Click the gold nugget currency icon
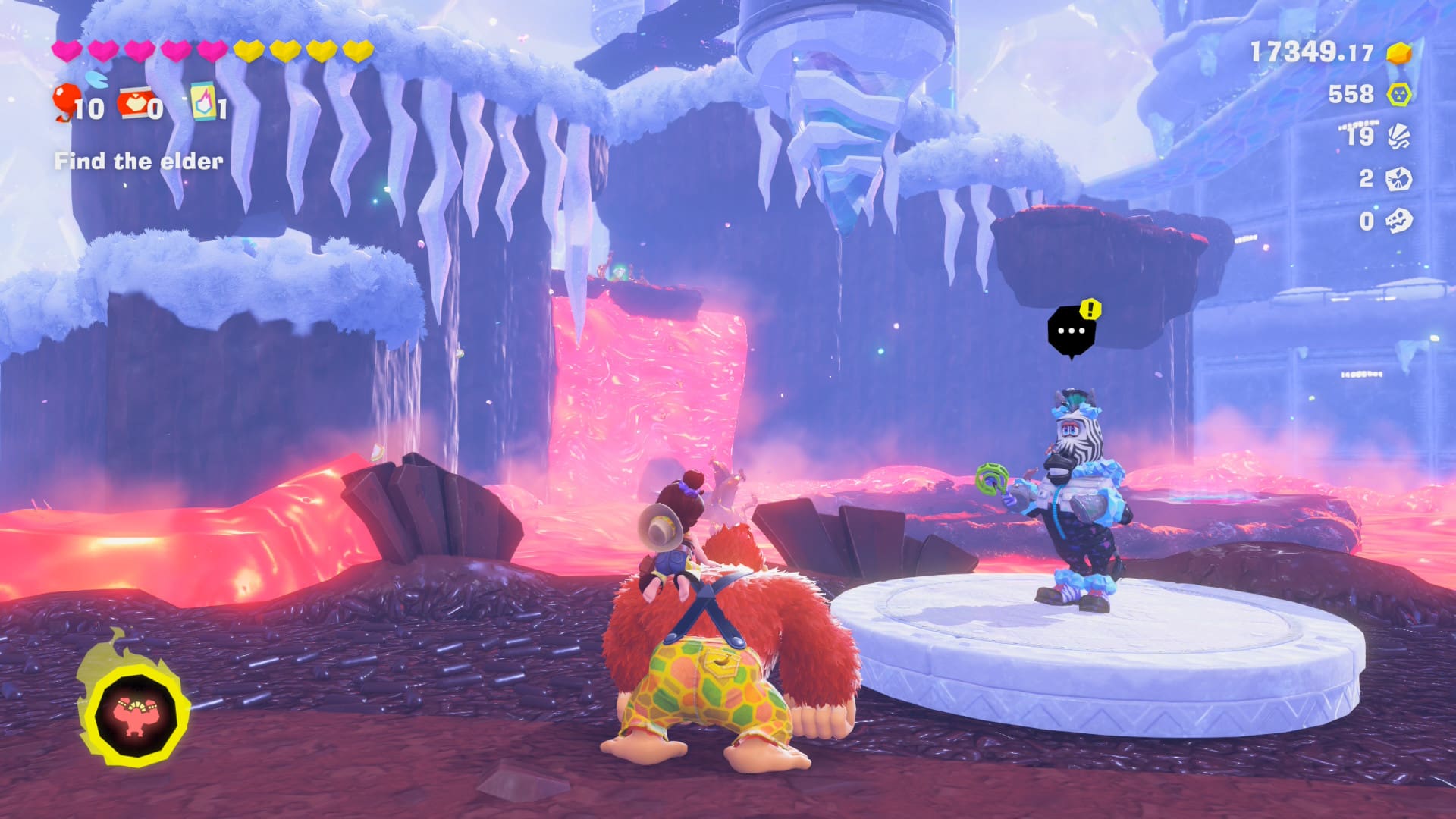 [1399, 52]
